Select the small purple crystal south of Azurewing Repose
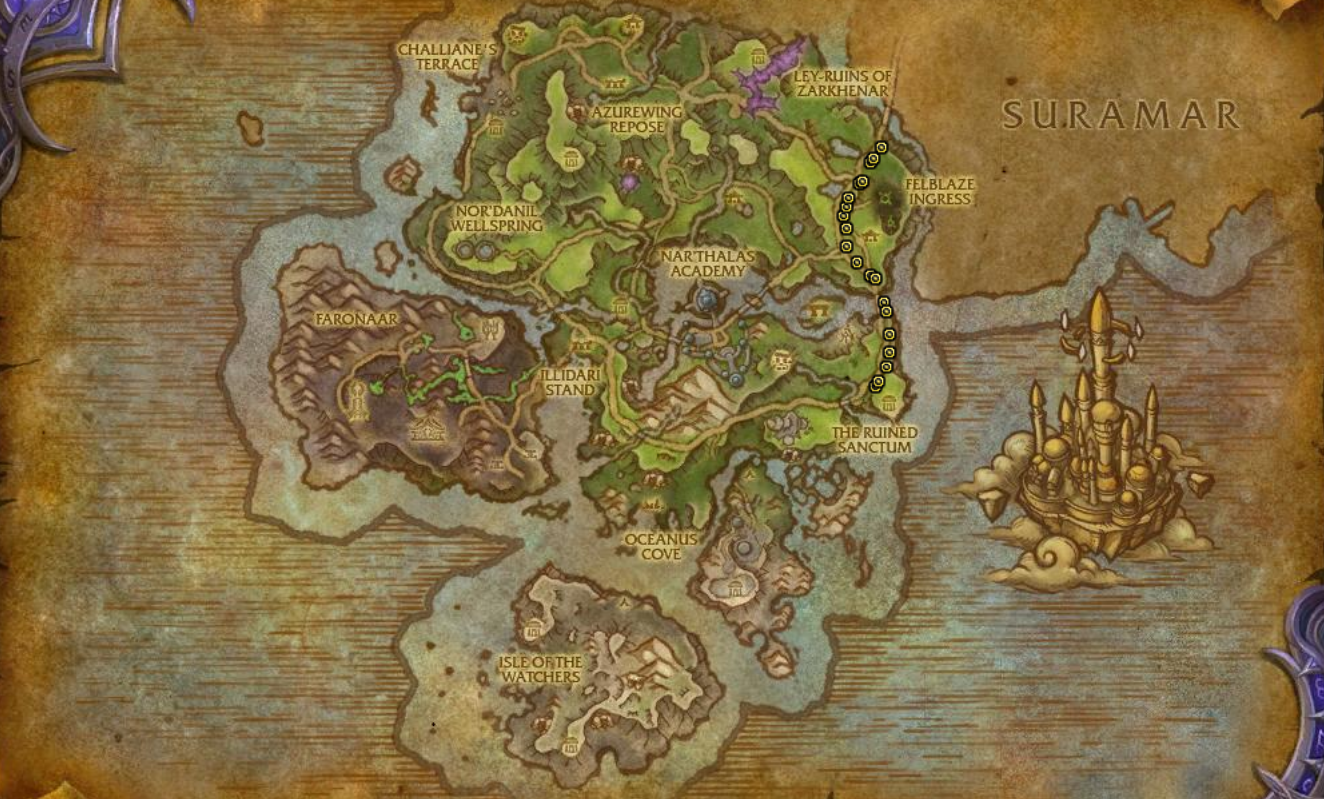The image size is (1324, 799). pos(630,183)
